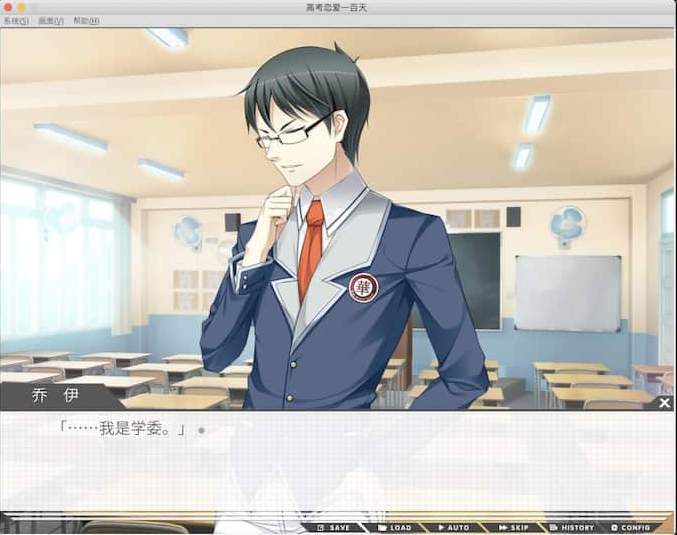Hide the dialogue box with the X

point(665,403)
